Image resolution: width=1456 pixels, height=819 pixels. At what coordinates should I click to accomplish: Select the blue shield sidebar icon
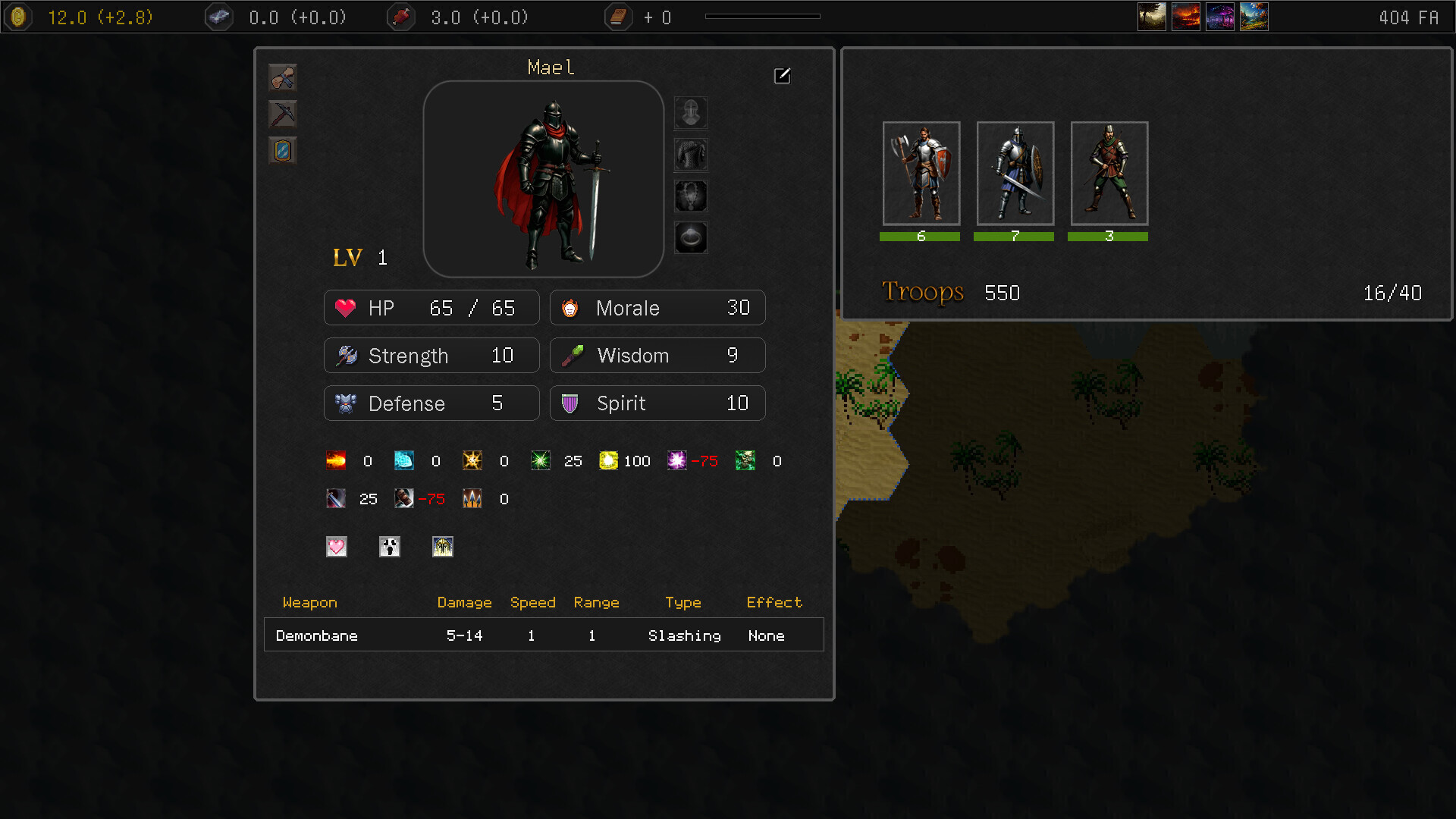point(283,150)
